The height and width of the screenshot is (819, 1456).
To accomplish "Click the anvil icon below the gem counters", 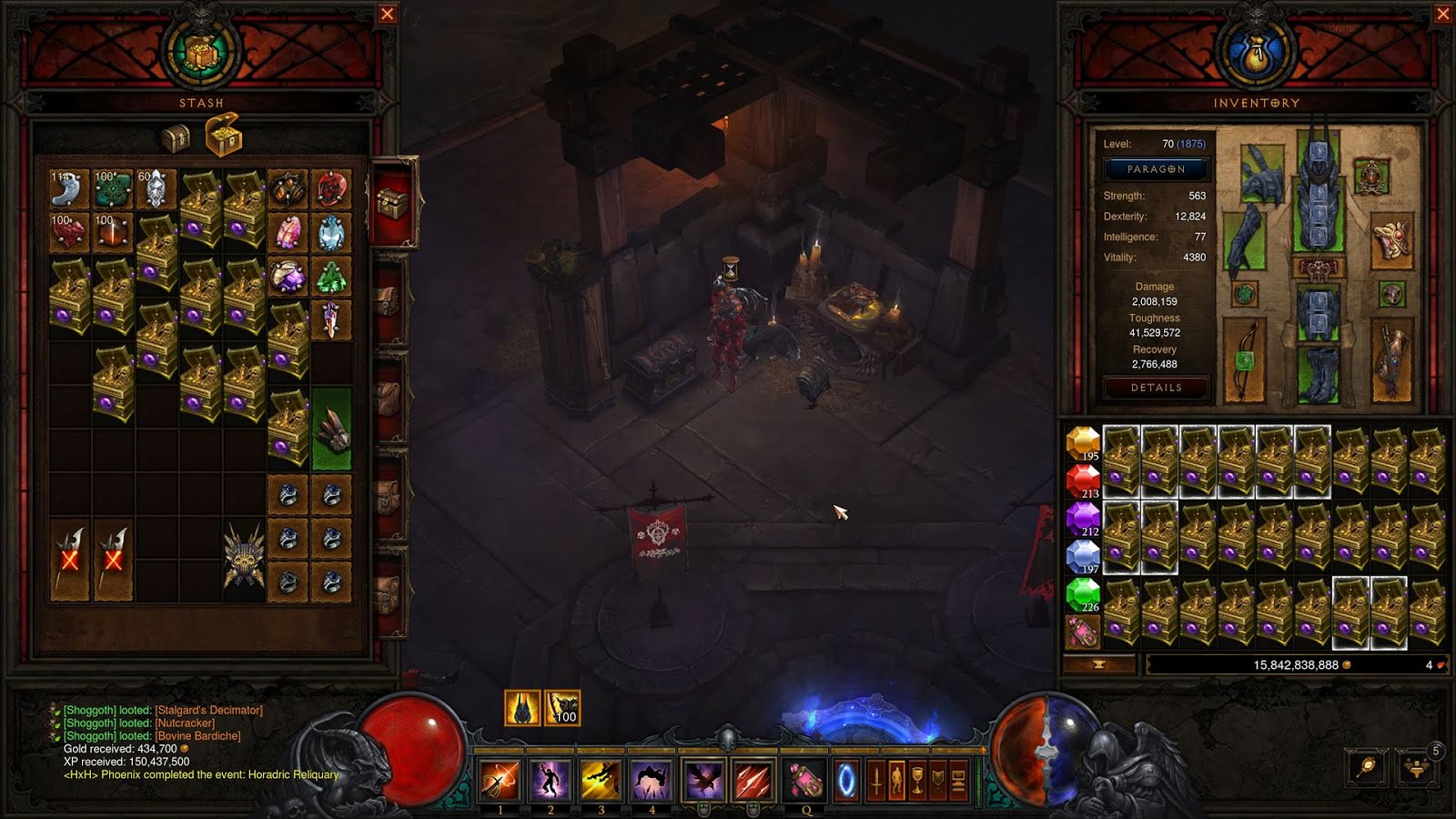I will pos(1101,664).
